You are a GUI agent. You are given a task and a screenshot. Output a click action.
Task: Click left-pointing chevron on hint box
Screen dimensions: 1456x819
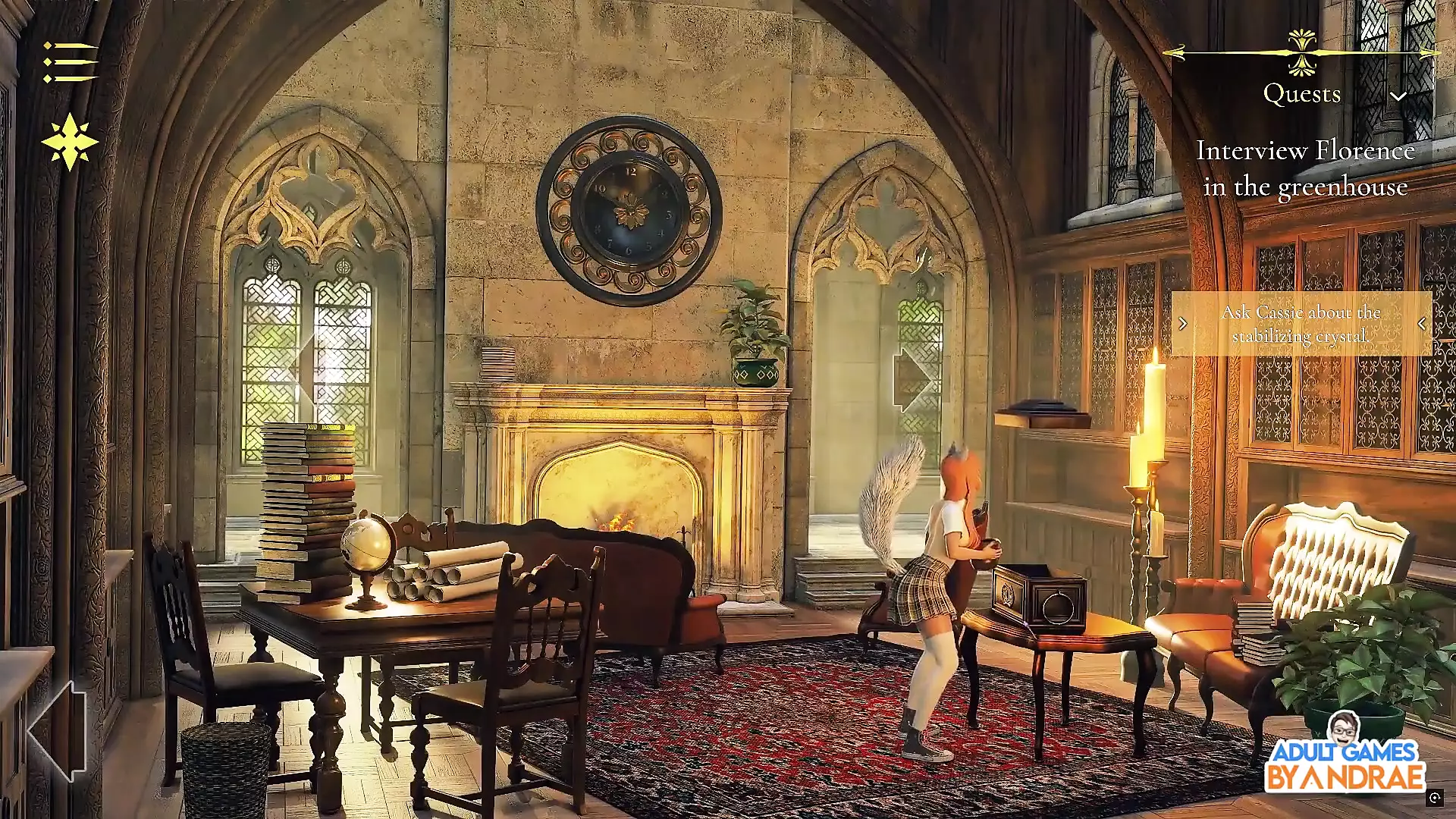point(1422,324)
